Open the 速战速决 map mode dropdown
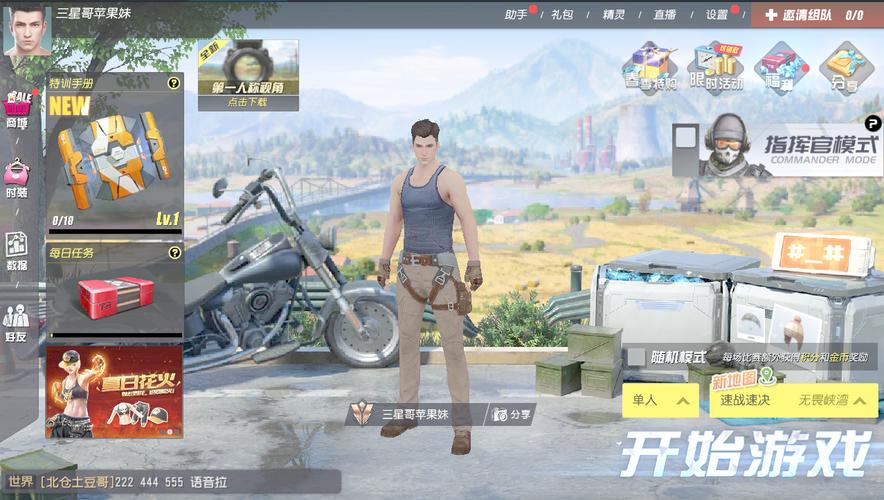The height and width of the screenshot is (500, 884). coord(793,401)
